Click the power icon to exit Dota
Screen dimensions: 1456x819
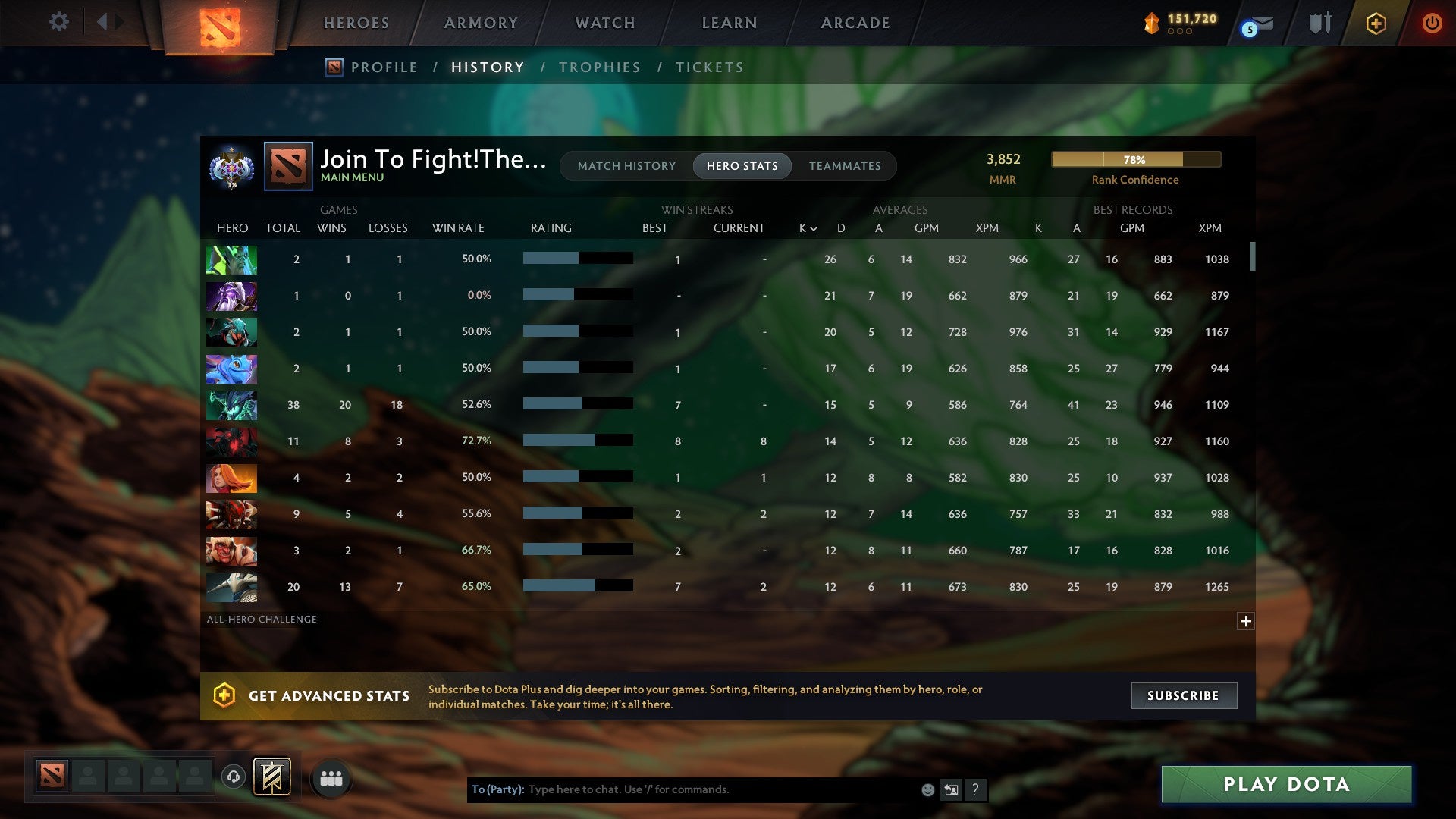1432,23
